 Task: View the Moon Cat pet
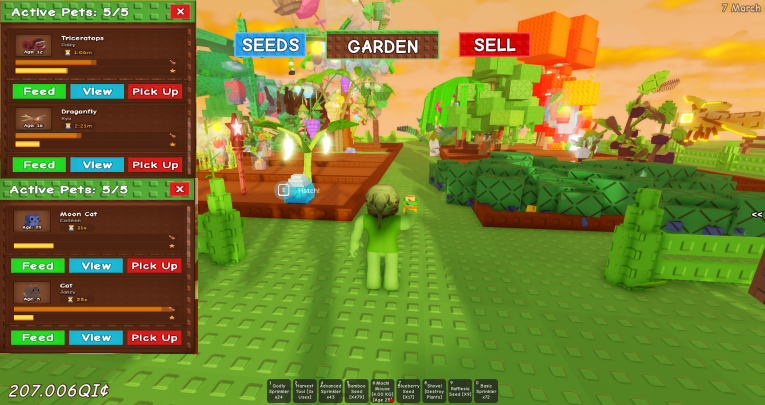pos(97,266)
